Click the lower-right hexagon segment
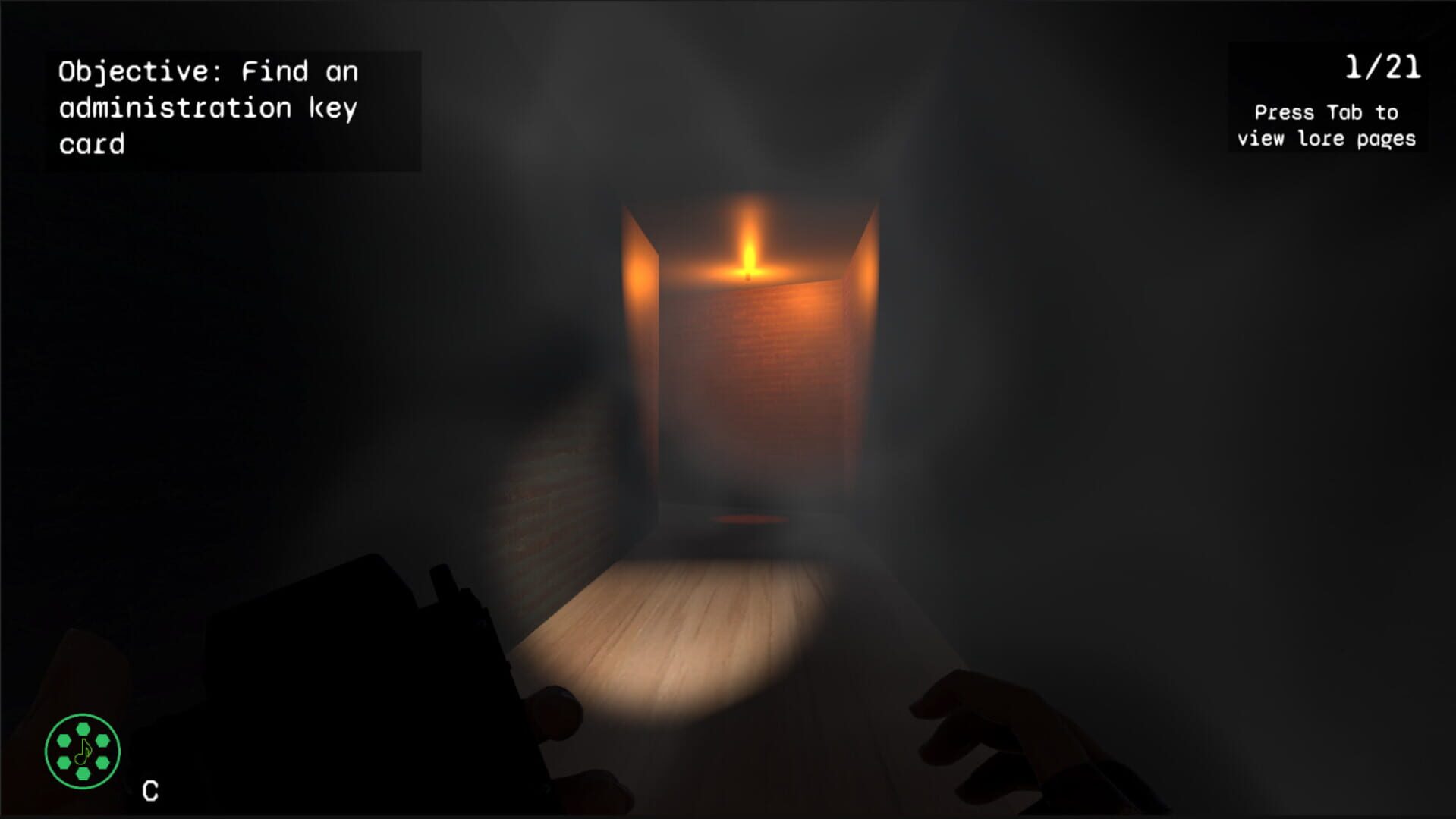This screenshot has width=1456, height=819. [103, 762]
